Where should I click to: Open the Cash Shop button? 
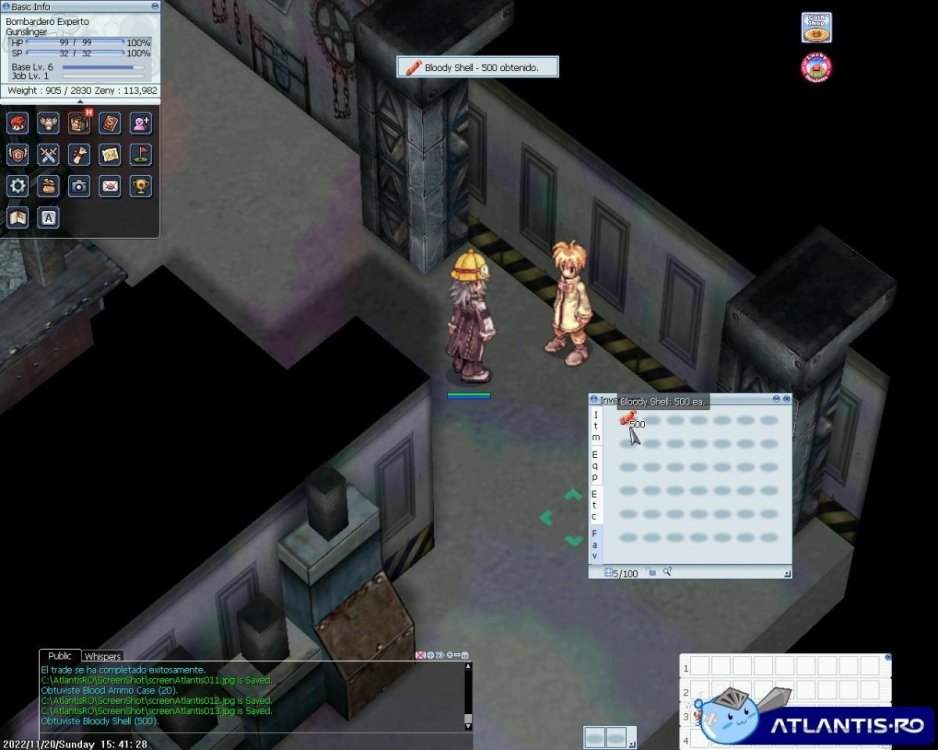(816, 27)
